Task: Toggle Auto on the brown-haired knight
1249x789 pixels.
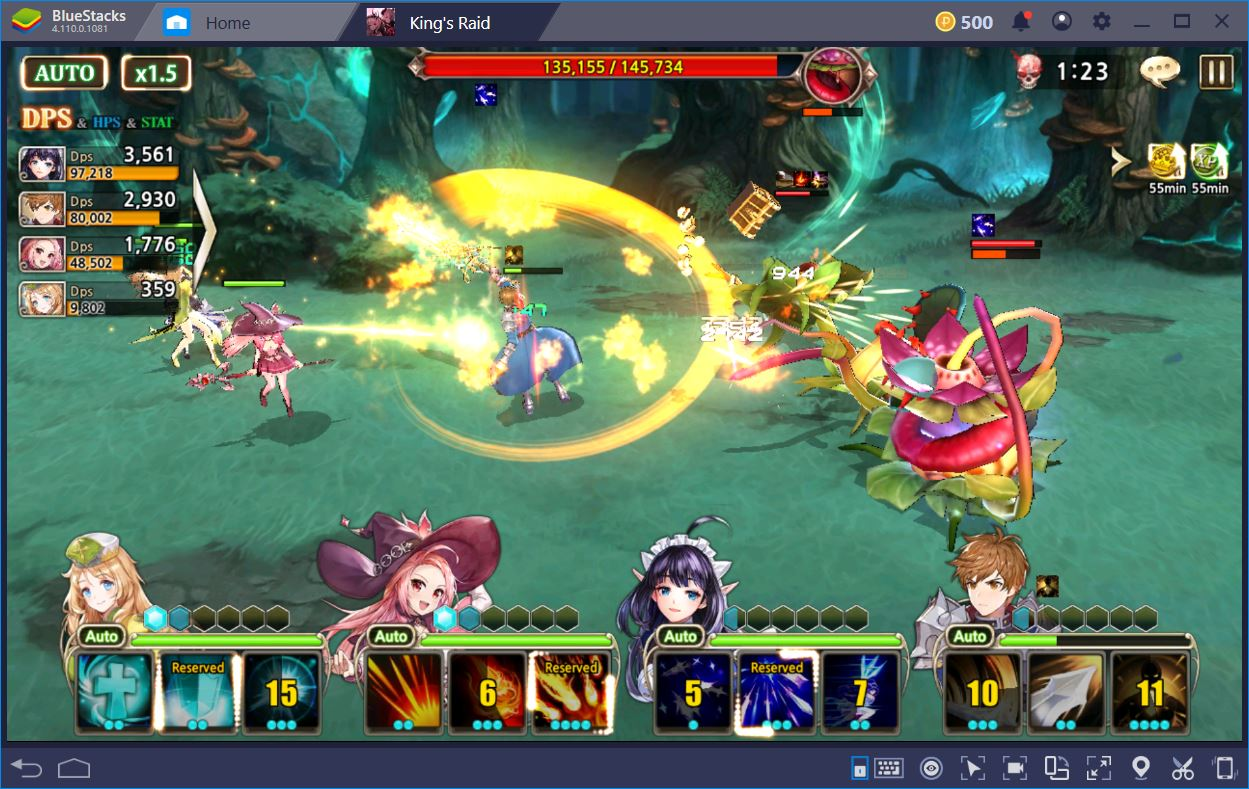Action: 969,636
